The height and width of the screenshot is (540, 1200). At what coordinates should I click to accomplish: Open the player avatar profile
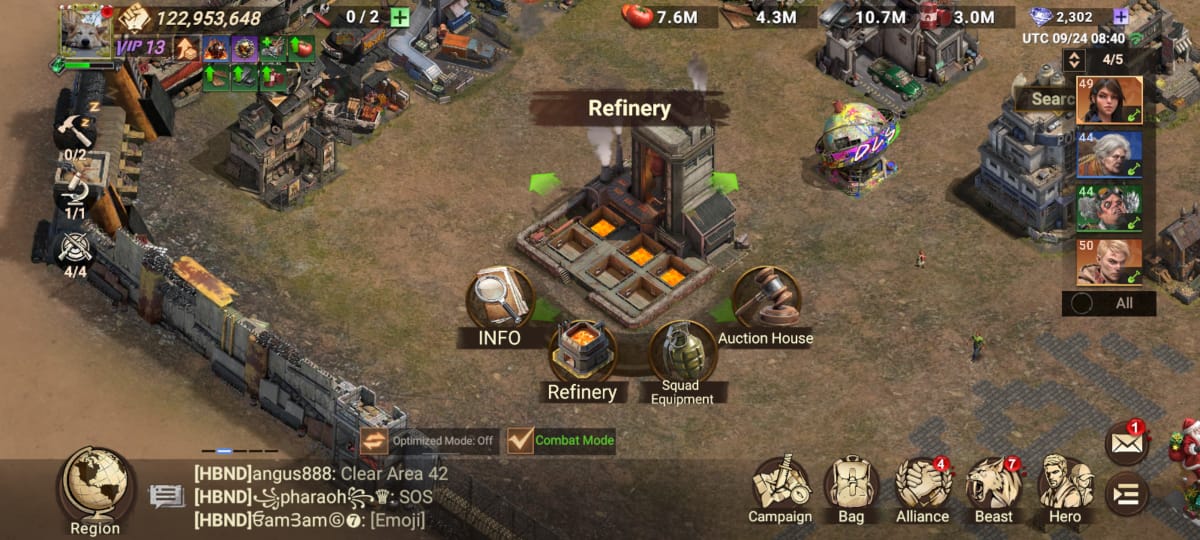[86, 32]
